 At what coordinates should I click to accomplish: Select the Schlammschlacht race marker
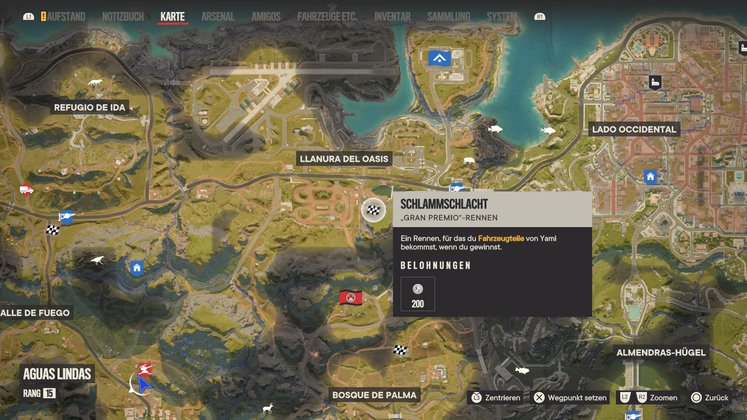click(x=373, y=209)
